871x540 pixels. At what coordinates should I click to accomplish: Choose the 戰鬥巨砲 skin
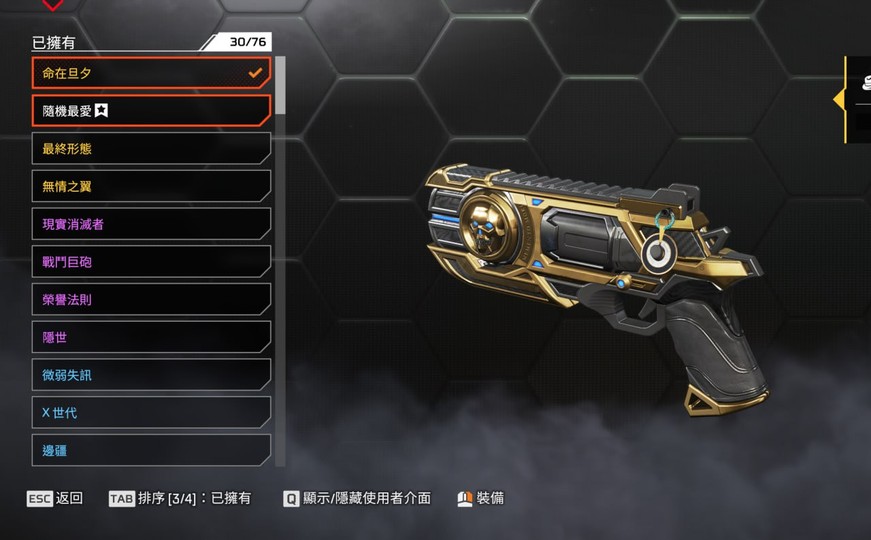point(151,262)
